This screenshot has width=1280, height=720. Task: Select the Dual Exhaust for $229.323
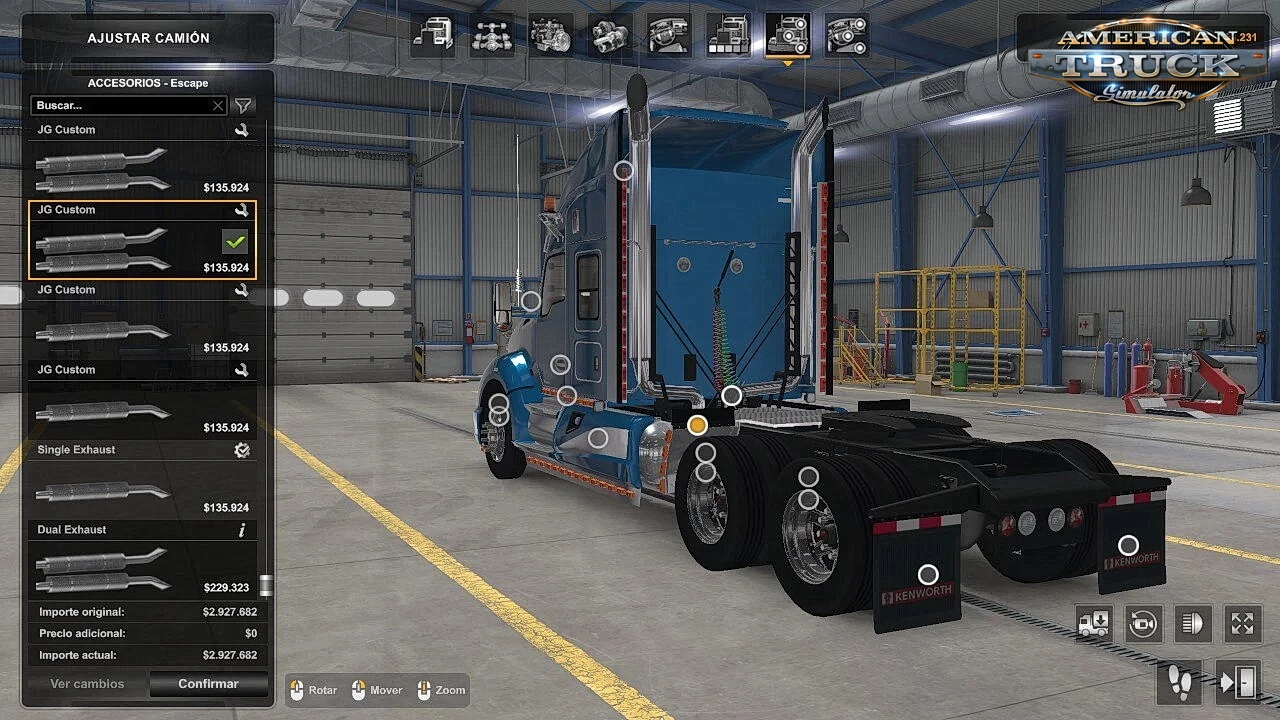(142, 562)
